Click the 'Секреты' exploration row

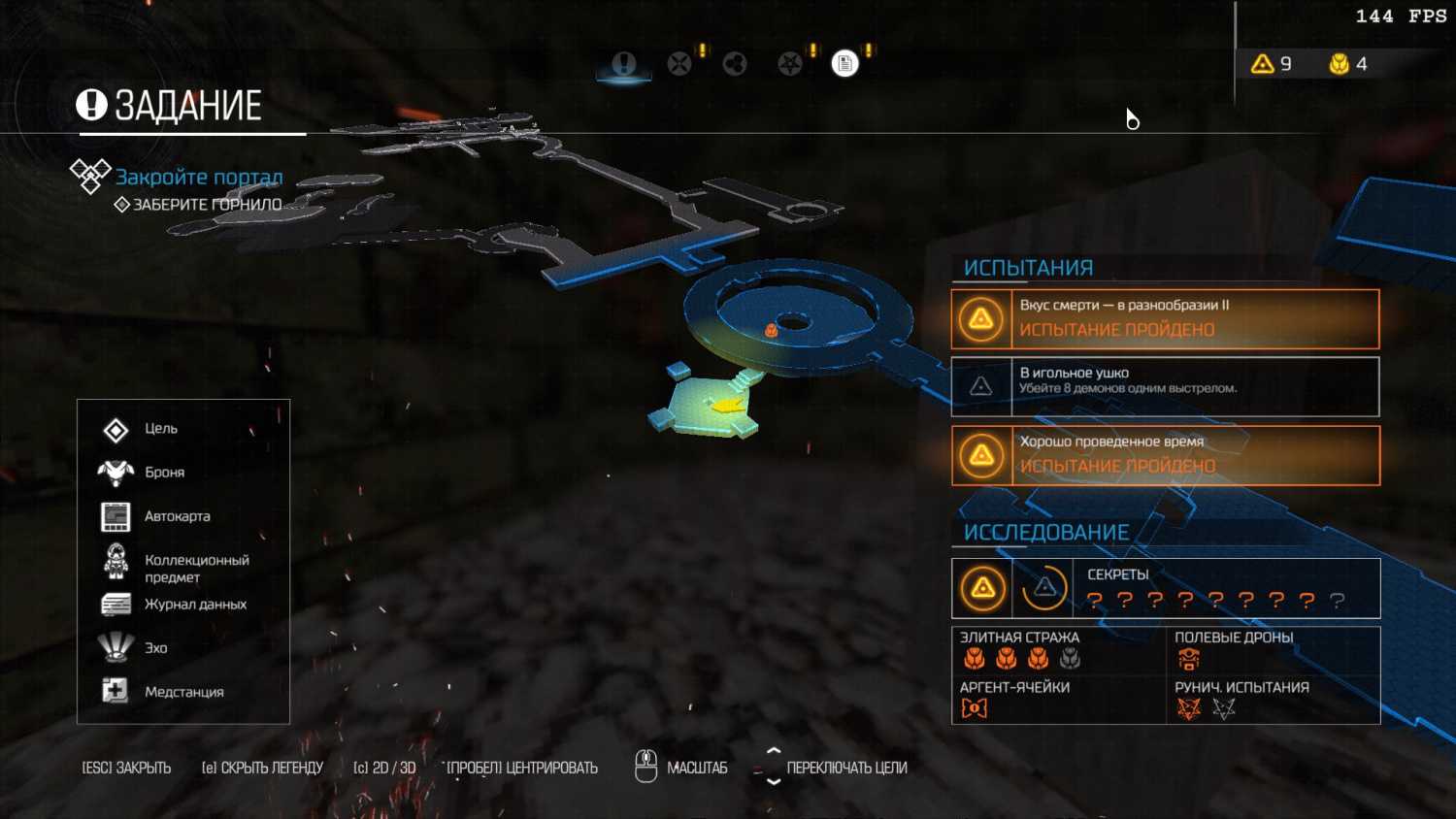[1165, 588]
